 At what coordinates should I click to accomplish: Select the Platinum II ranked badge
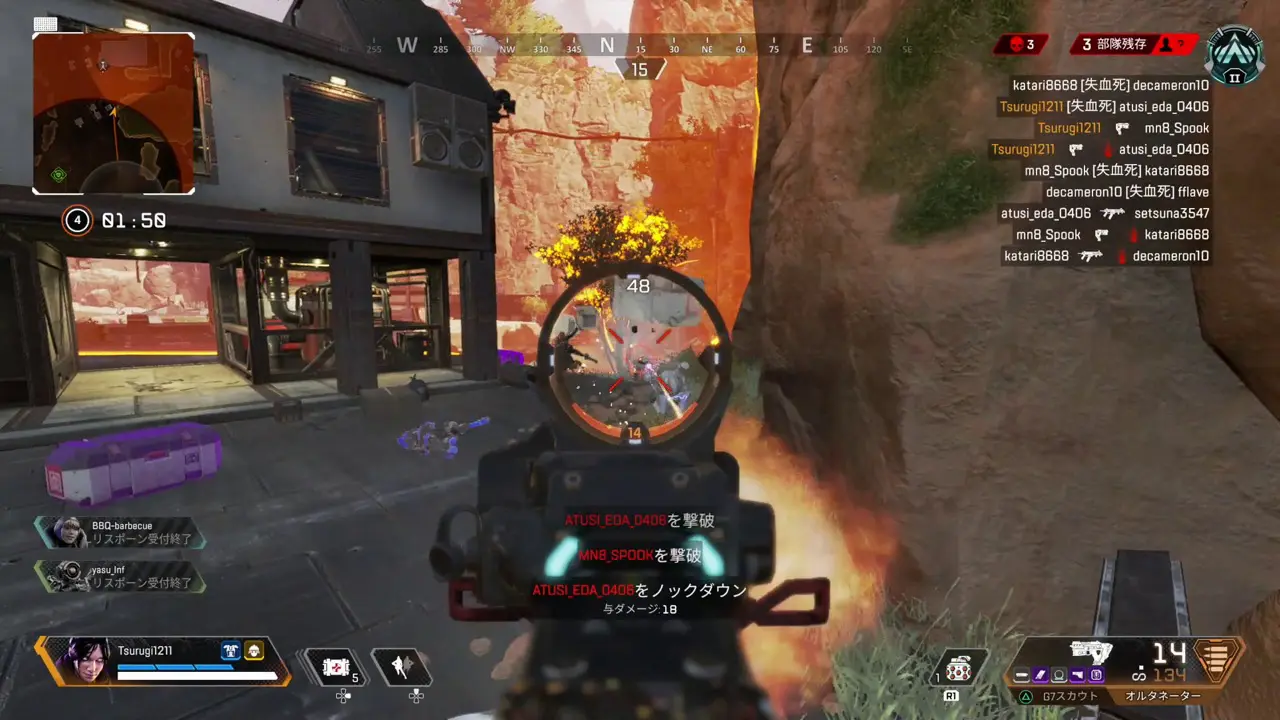(x=1235, y=57)
